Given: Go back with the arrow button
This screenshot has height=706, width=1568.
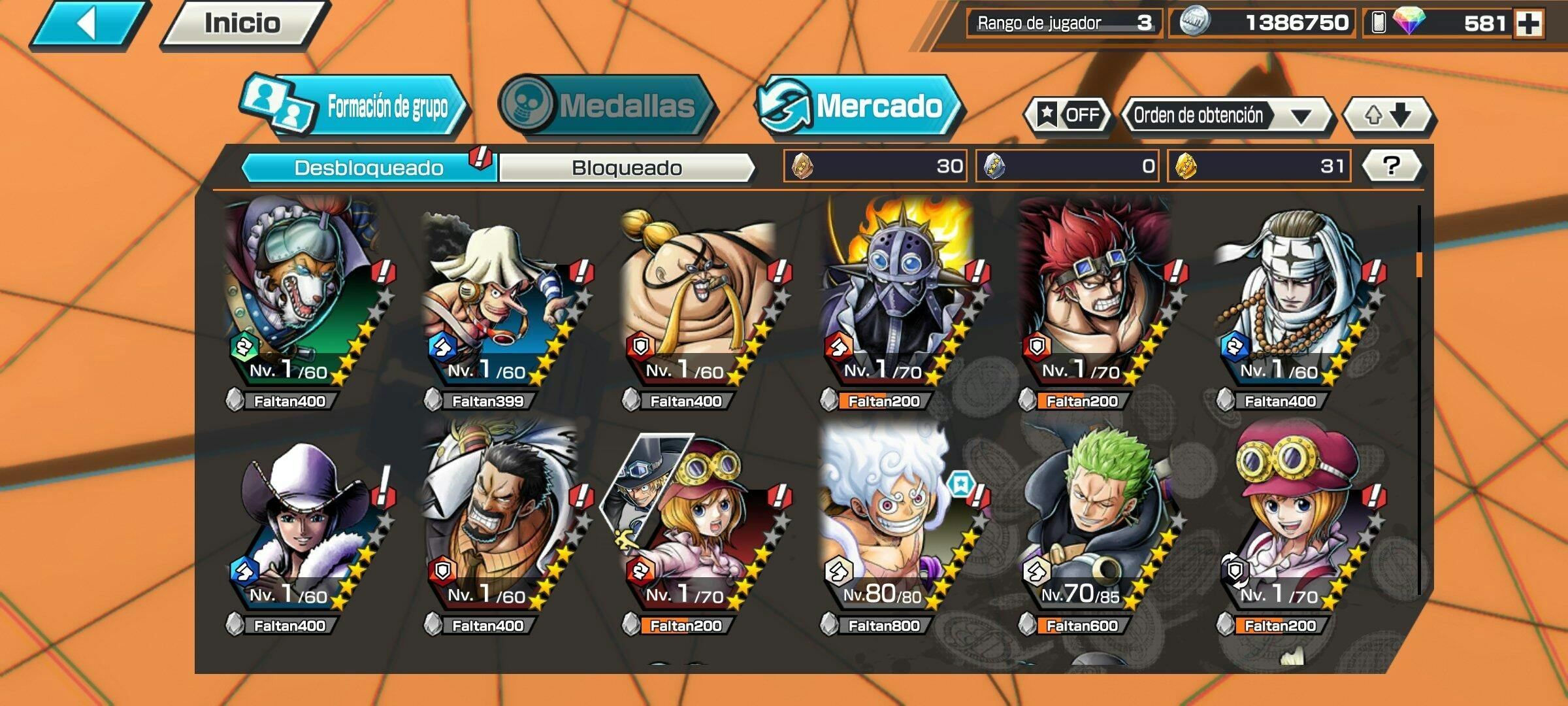Looking at the screenshot, I should tap(88, 25).
